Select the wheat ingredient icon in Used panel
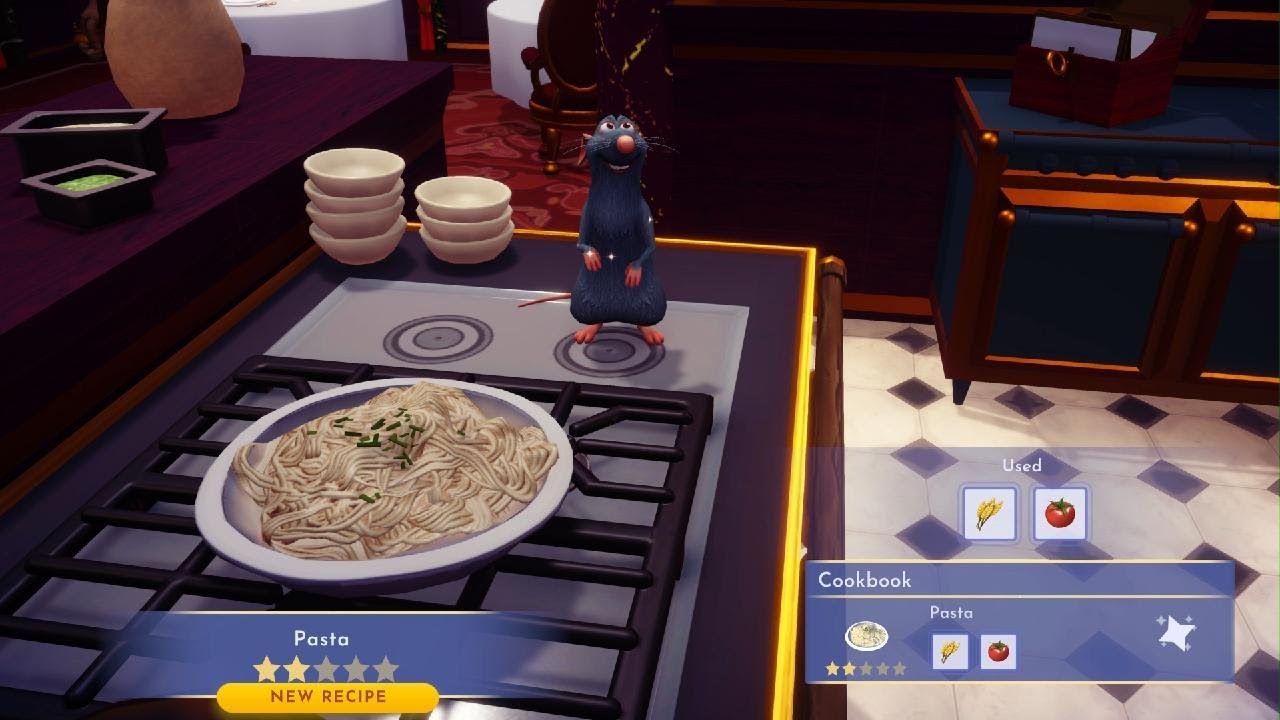Image resolution: width=1280 pixels, height=720 pixels. 988,512
